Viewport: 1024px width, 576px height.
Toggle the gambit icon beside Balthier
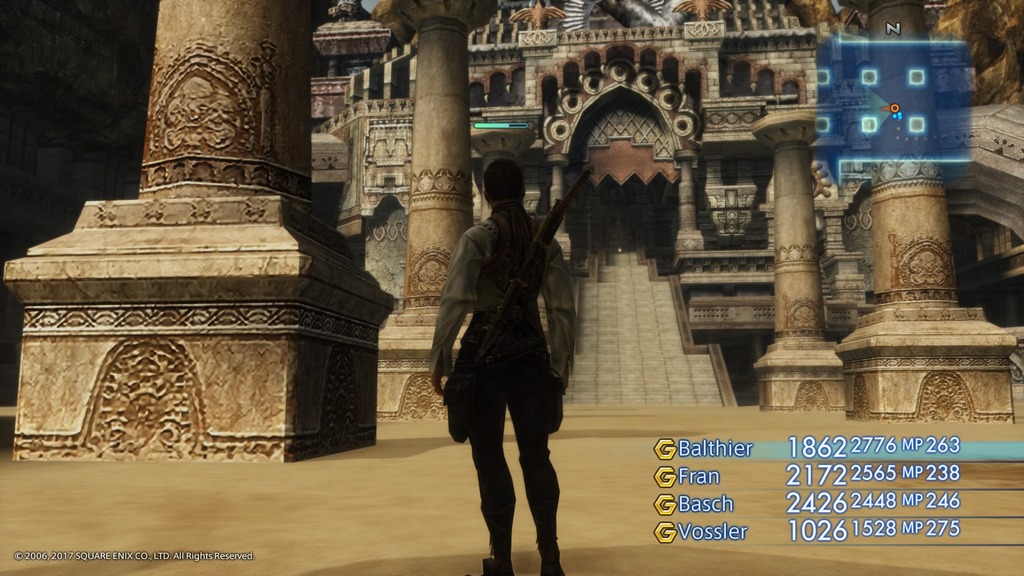pyautogui.click(x=665, y=449)
